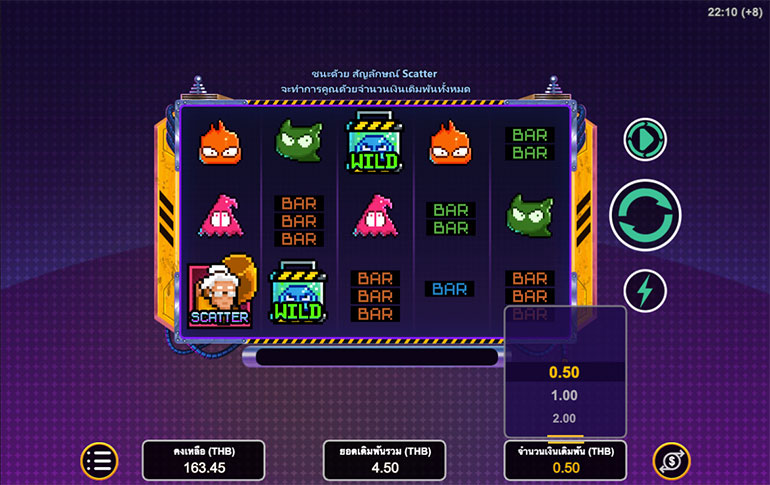
Task: Choose the 1.00 bet amount option
Action: tap(564, 396)
